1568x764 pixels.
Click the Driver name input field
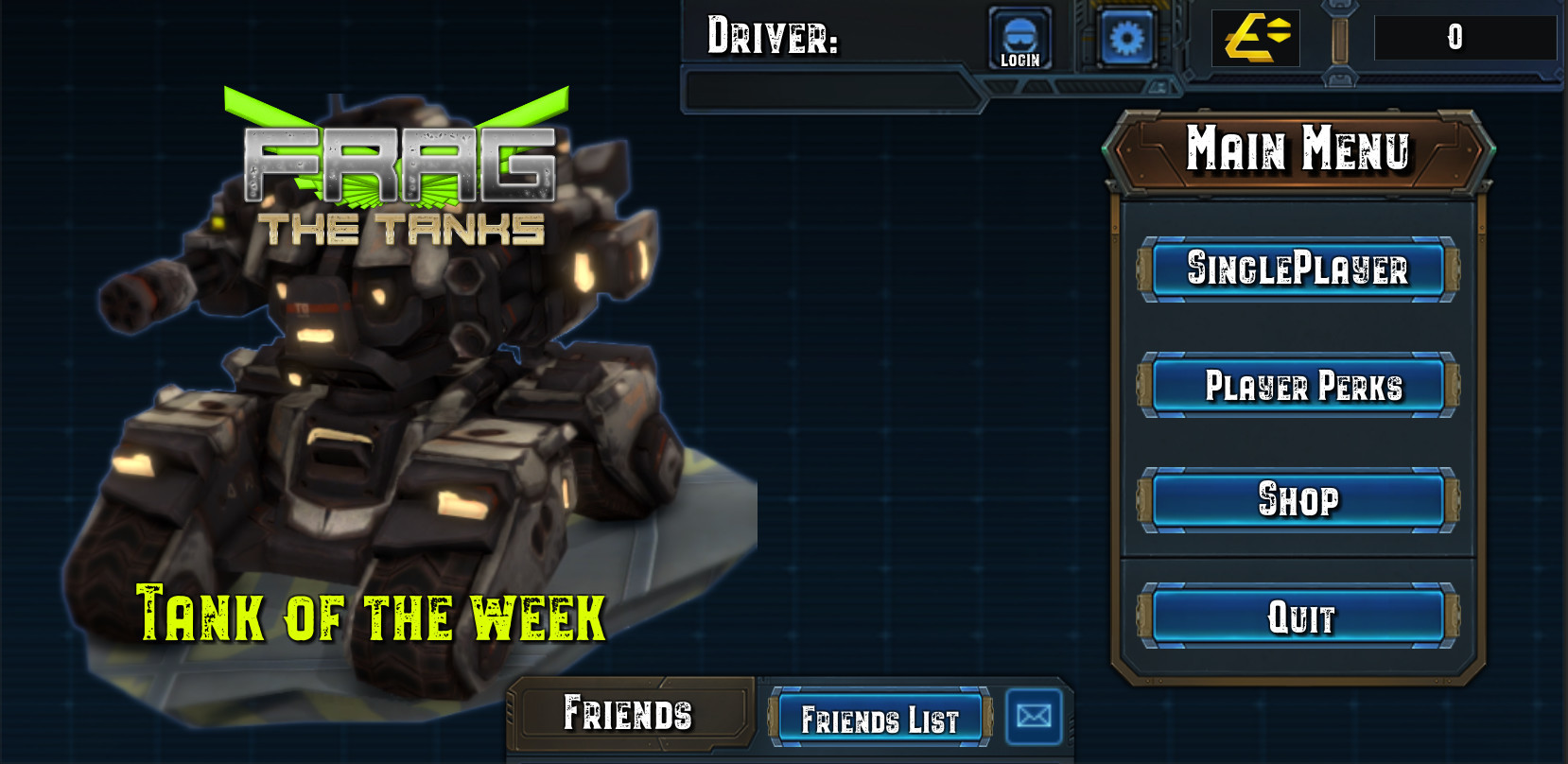click(832, 88)
